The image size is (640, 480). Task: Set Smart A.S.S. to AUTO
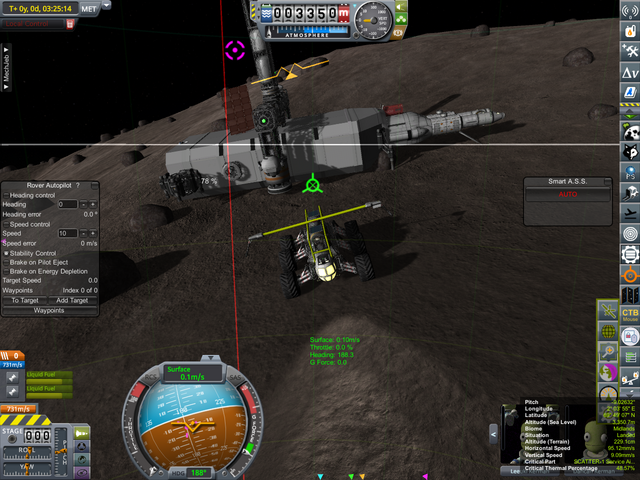click(568, 193)
